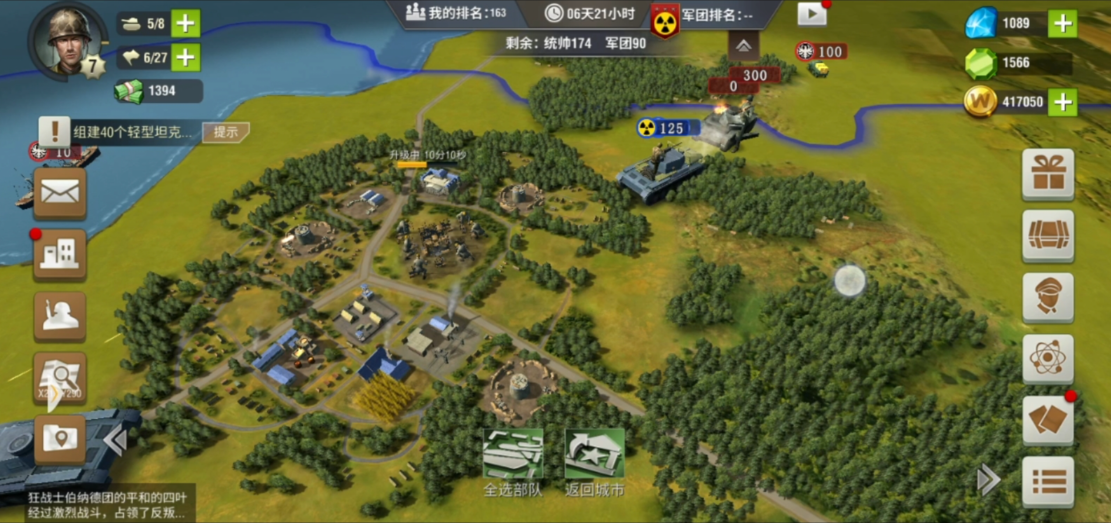Open the list menu icon

coord(1048,482)
